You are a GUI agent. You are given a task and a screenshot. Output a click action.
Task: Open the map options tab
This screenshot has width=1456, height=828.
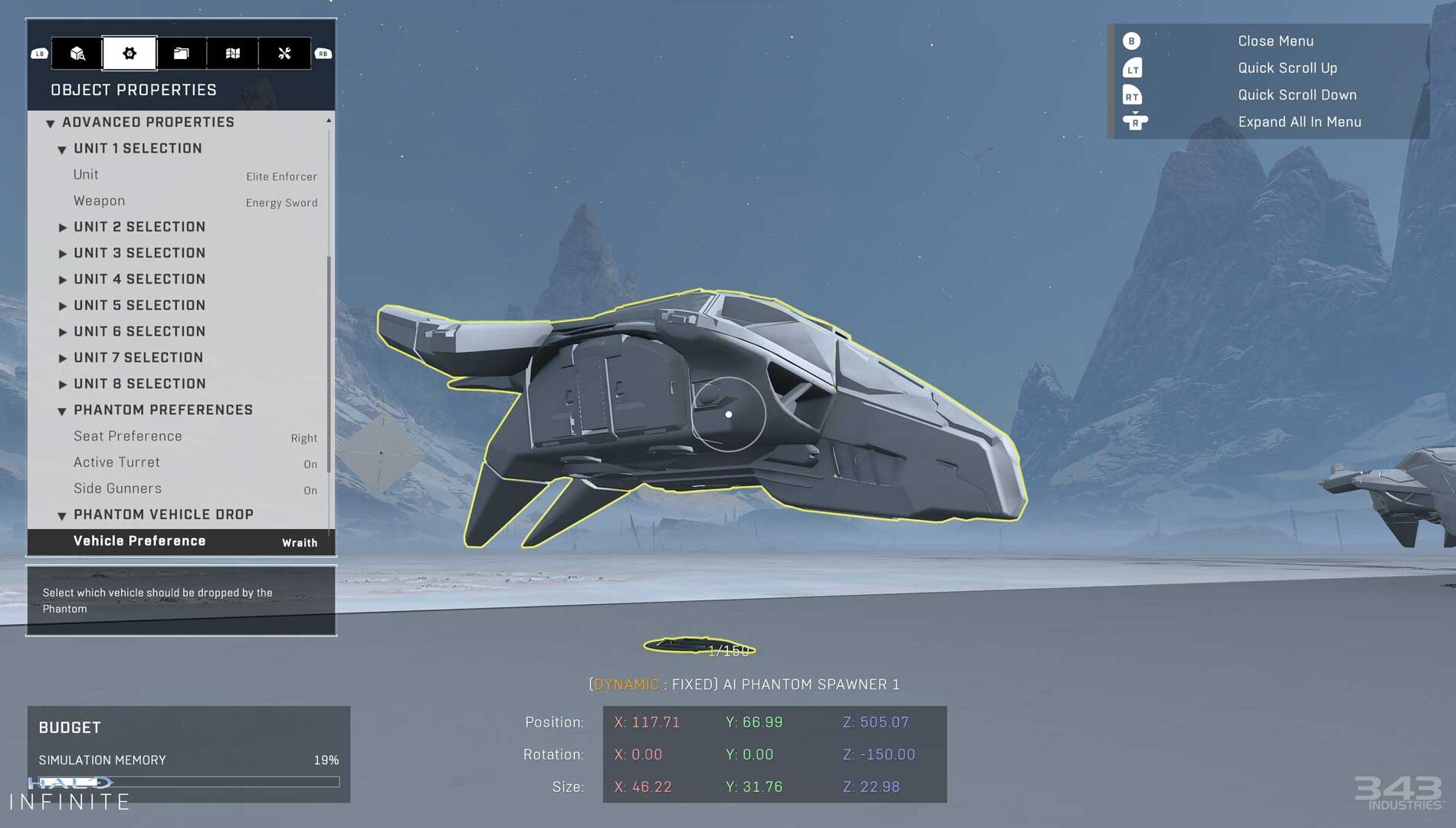click(x=233, y=53)
